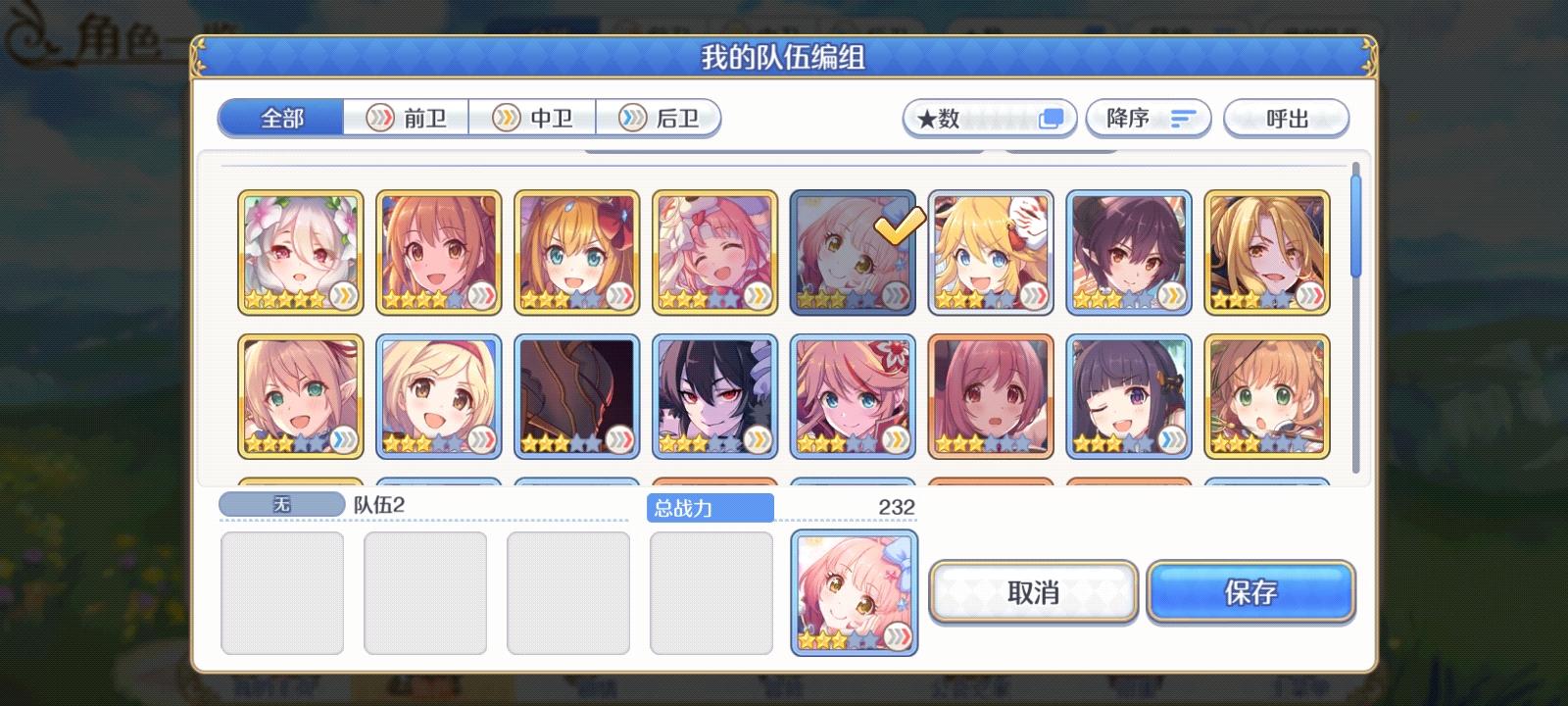
Task: Open the star-count filter icon next to ★数
Action: click(x=1053, y=118)
